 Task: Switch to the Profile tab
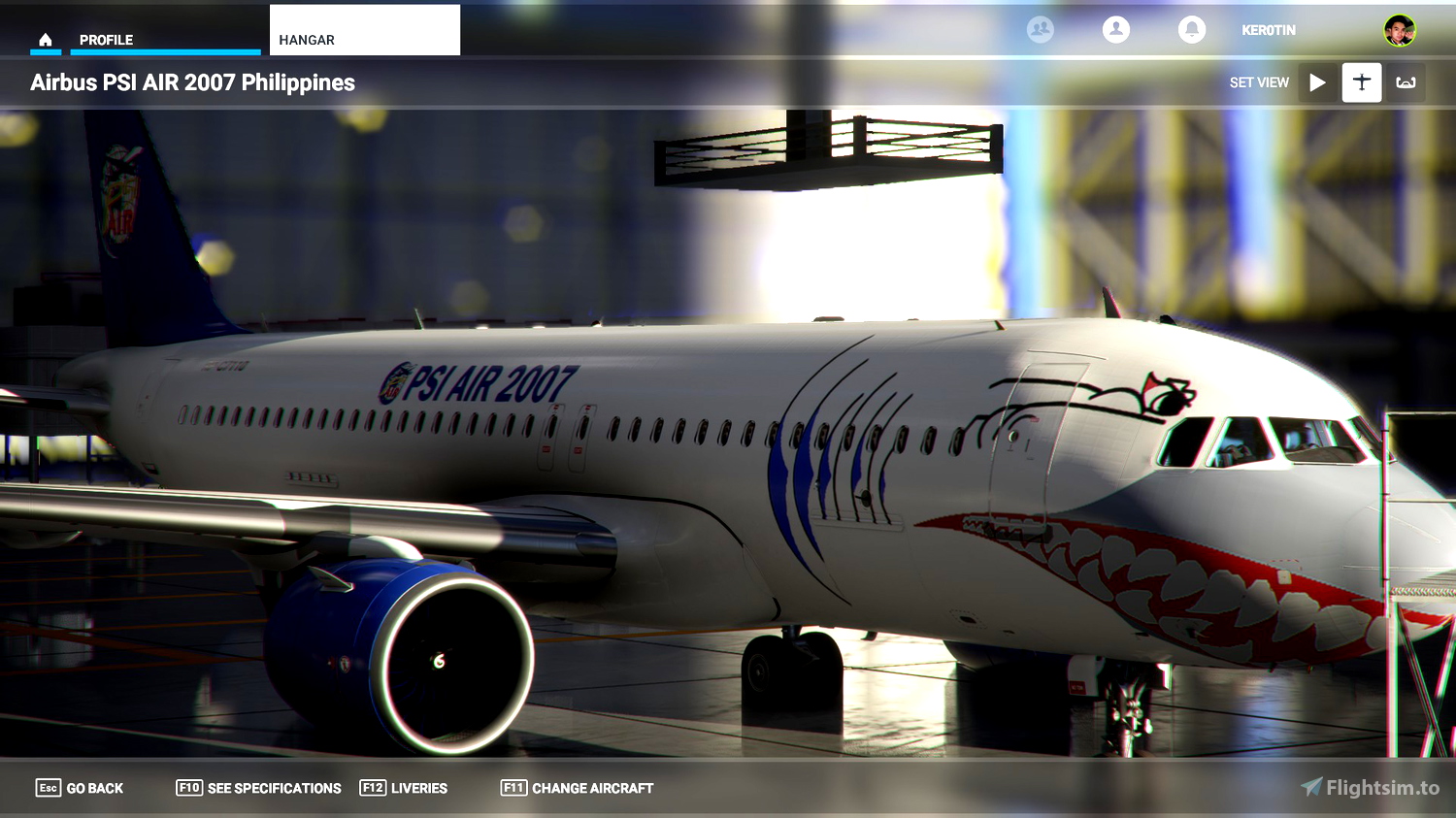click(x=107, y=40)
